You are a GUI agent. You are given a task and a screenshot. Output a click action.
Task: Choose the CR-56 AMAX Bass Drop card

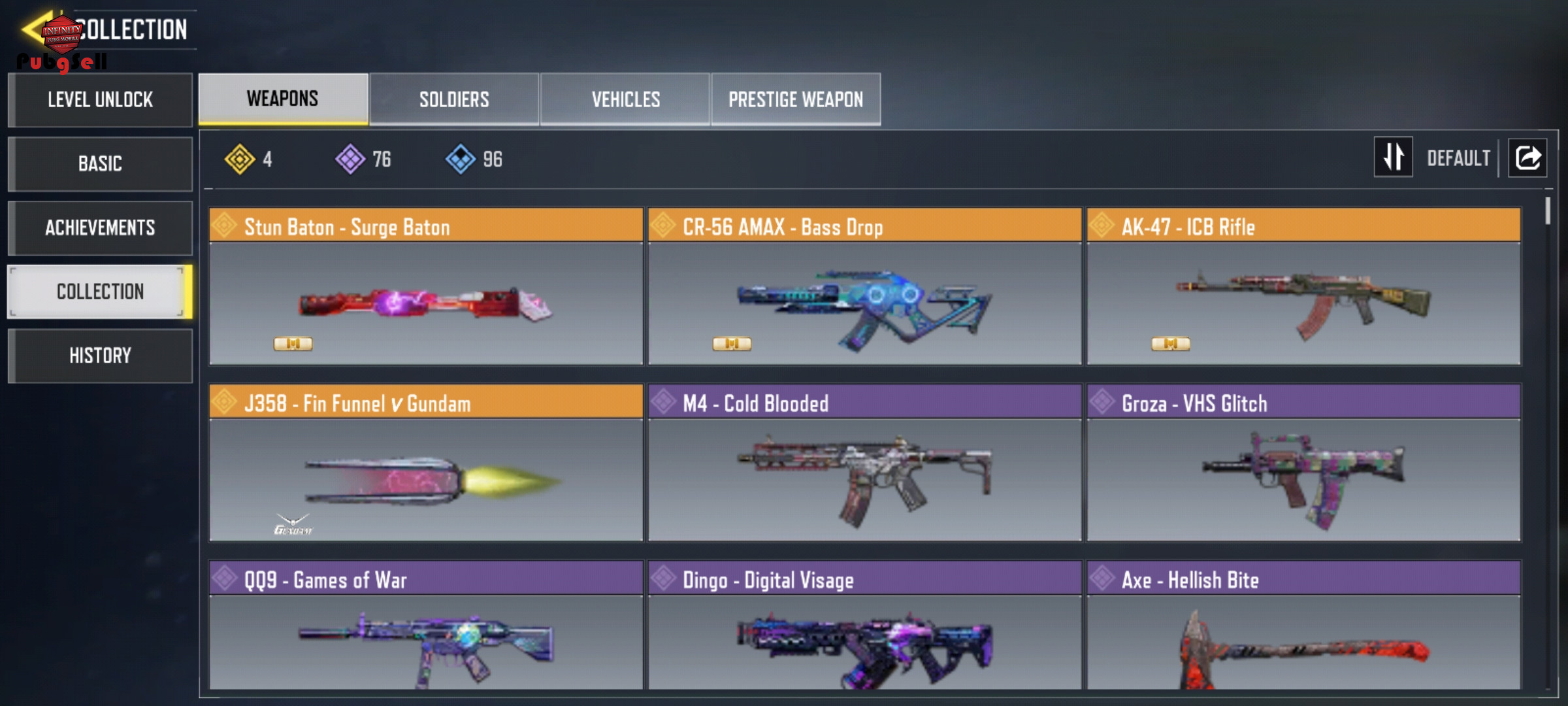click(x=864, y=286)
